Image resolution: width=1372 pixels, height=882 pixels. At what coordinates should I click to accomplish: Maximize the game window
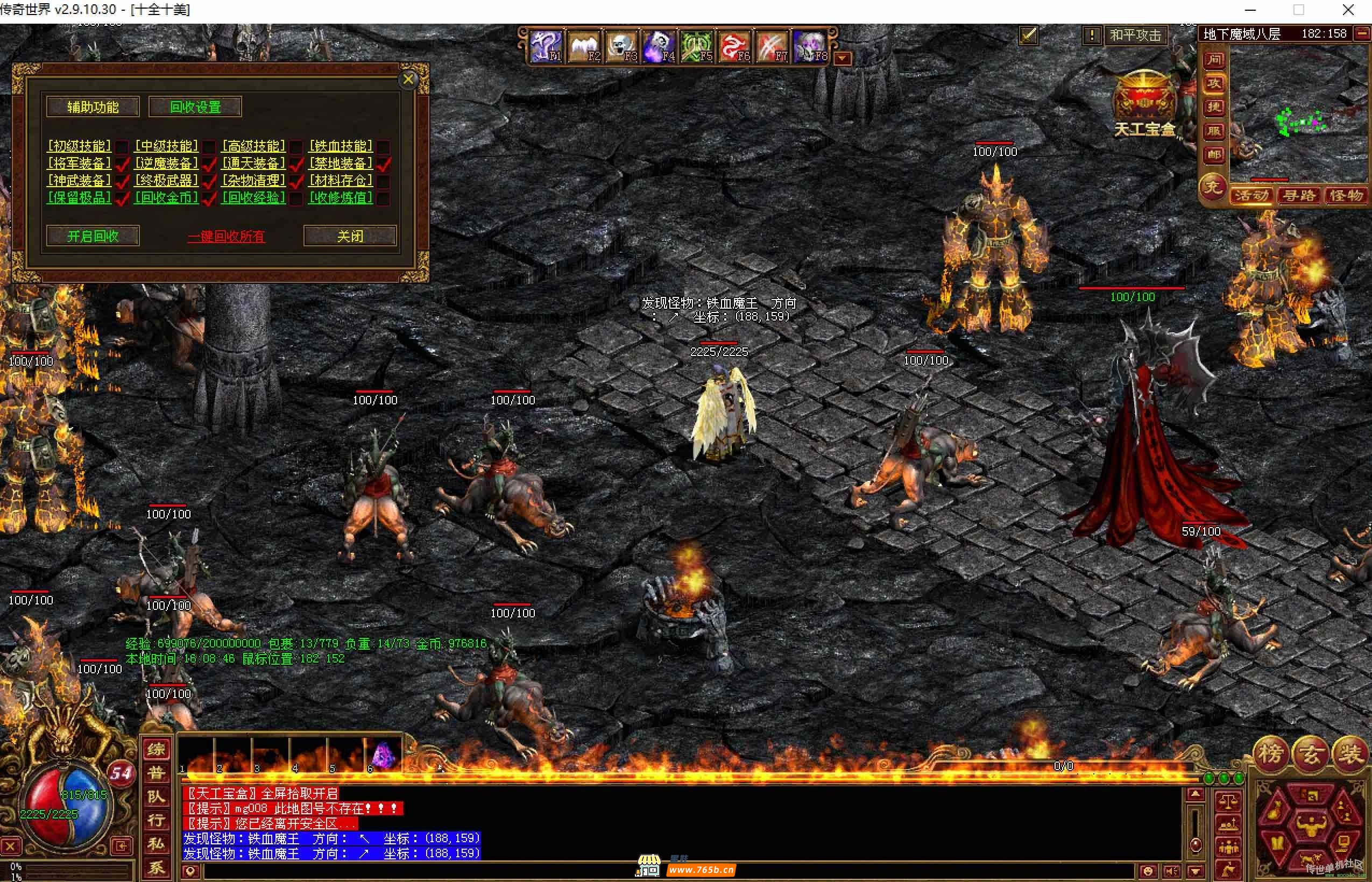point(1299,10)
